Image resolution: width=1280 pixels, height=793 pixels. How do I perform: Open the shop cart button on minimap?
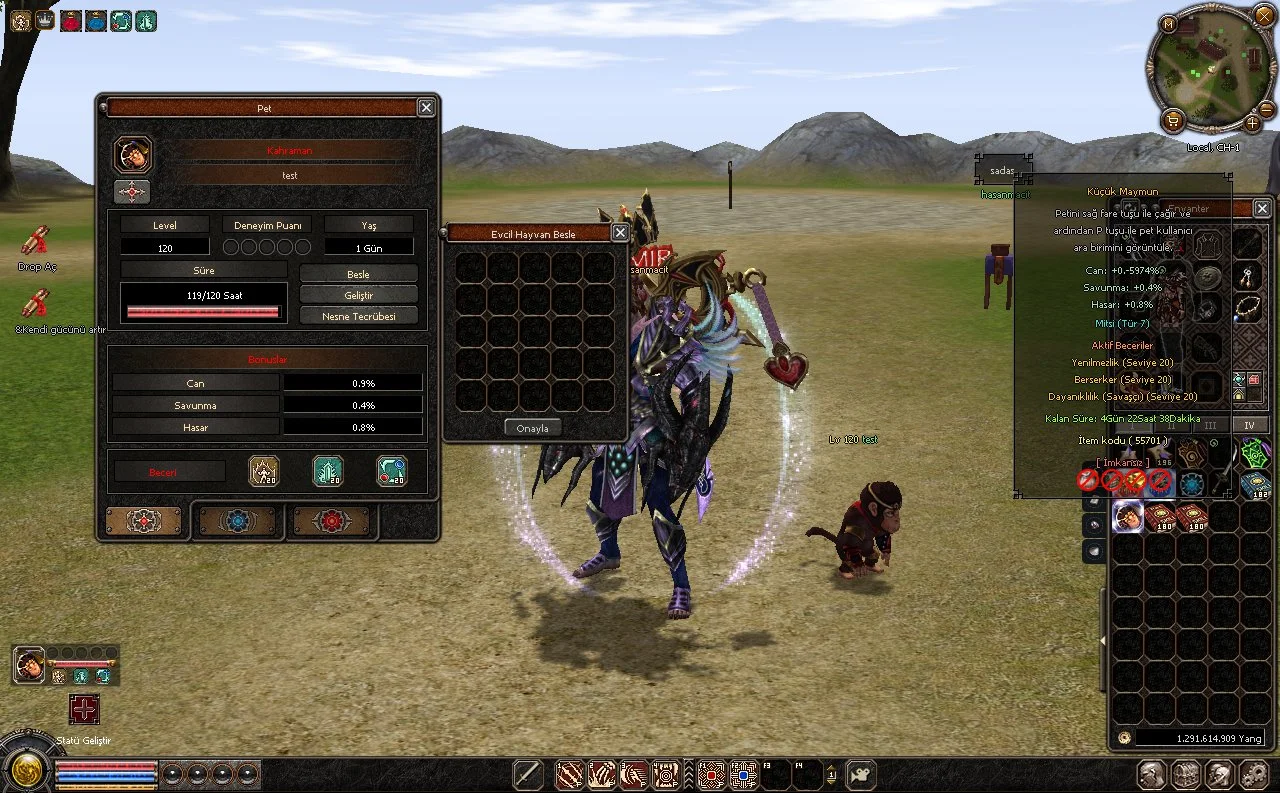1174,121
